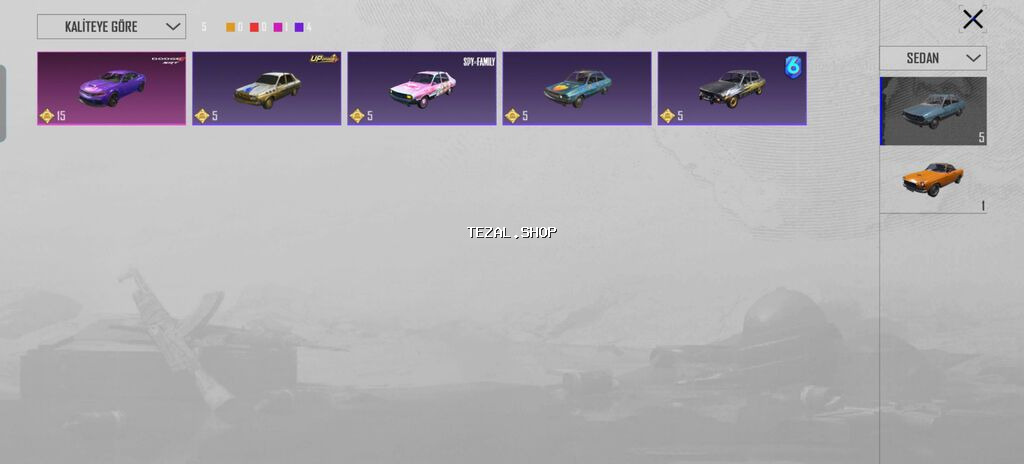Select the pink Spy×Family sedan skin

pyautogui.click(x=421, y=89)
